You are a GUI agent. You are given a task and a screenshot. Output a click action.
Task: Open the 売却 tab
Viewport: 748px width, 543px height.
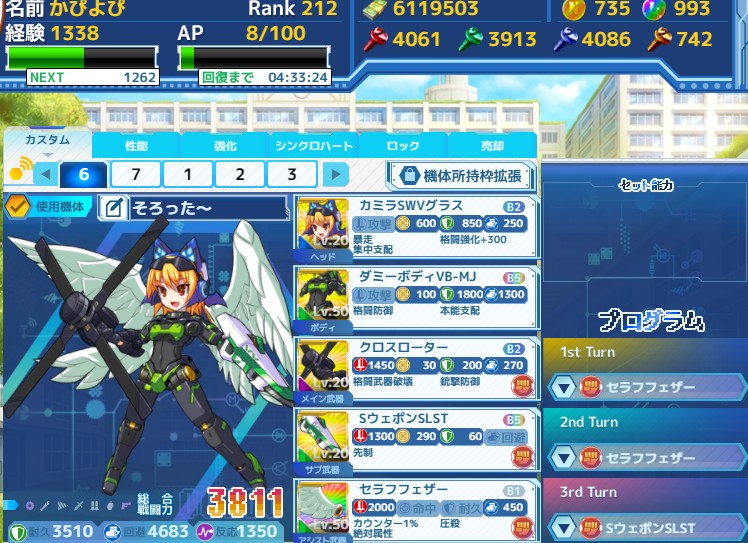[x=492, y=146]
